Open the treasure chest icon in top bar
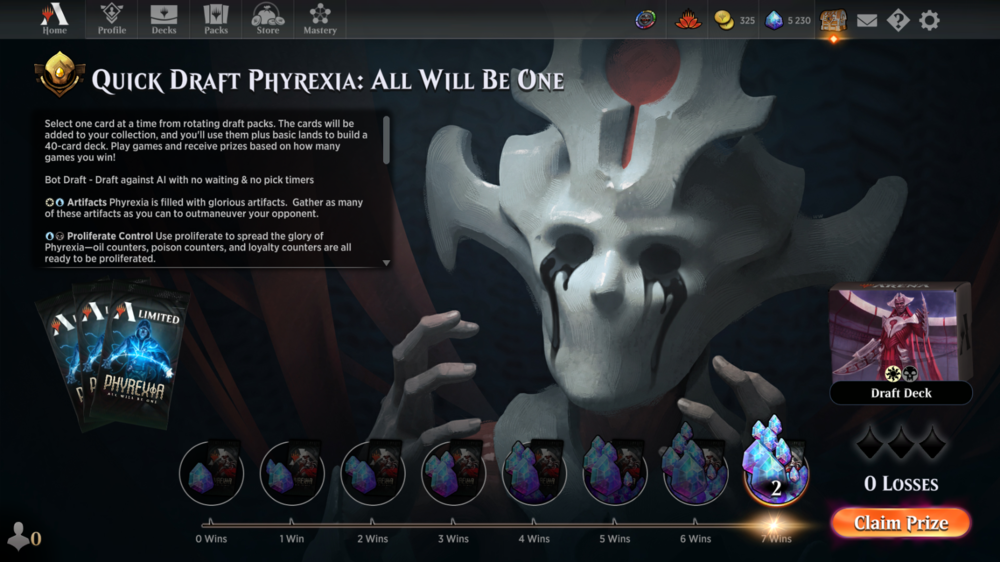This screenshot has width=1000, height=562. pyautogui.click(x=833, y=20)
